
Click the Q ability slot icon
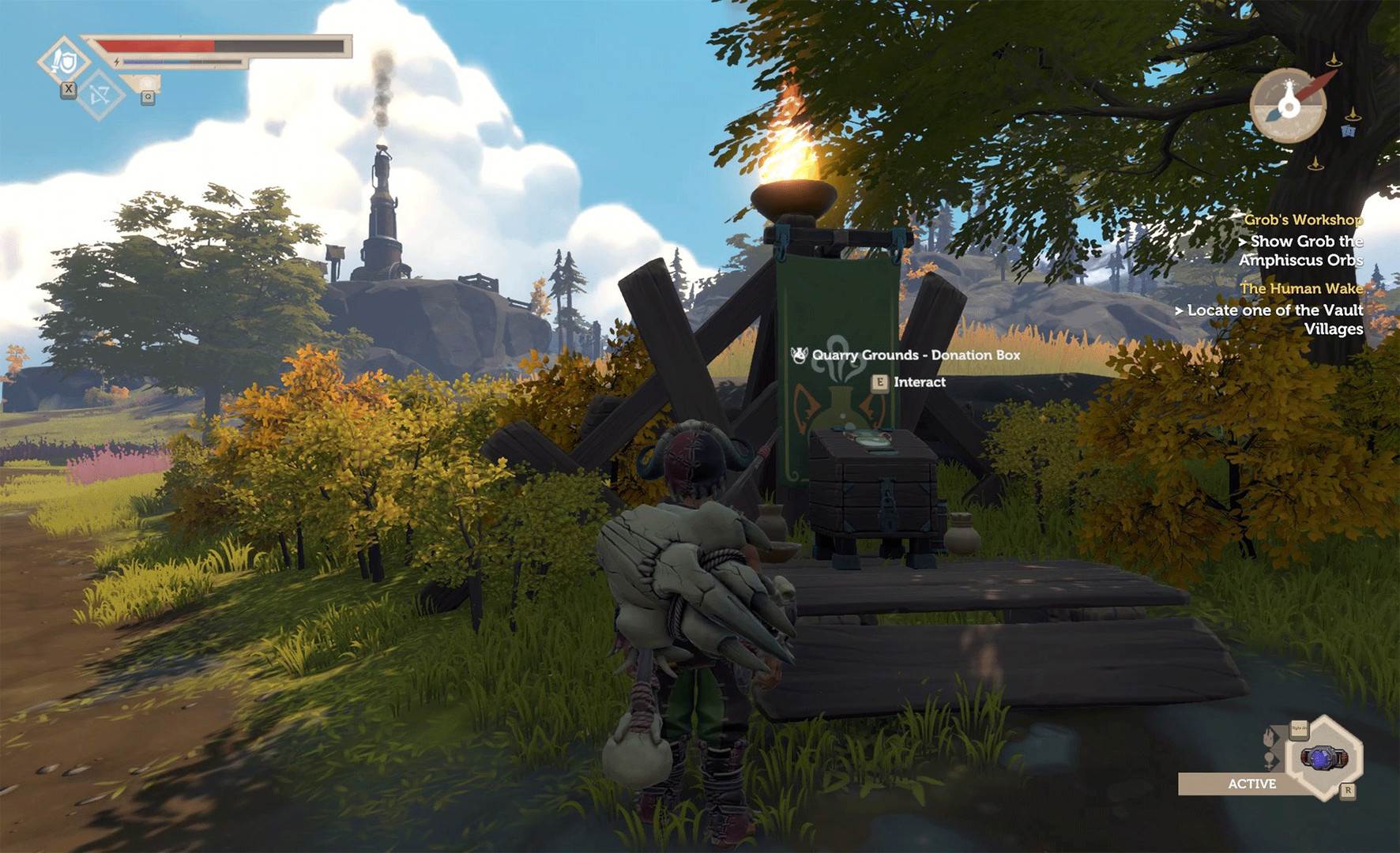point(148,97)
